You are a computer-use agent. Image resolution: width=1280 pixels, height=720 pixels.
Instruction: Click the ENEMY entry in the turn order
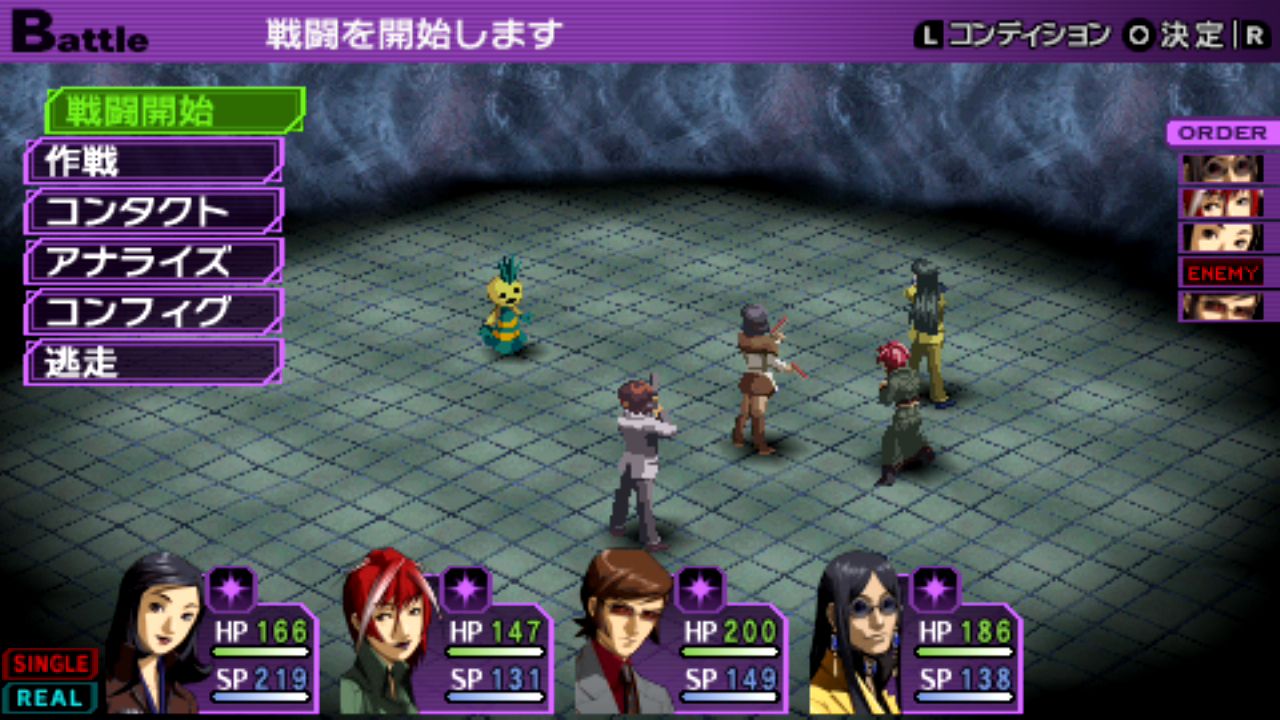(x=1222, y=272)
